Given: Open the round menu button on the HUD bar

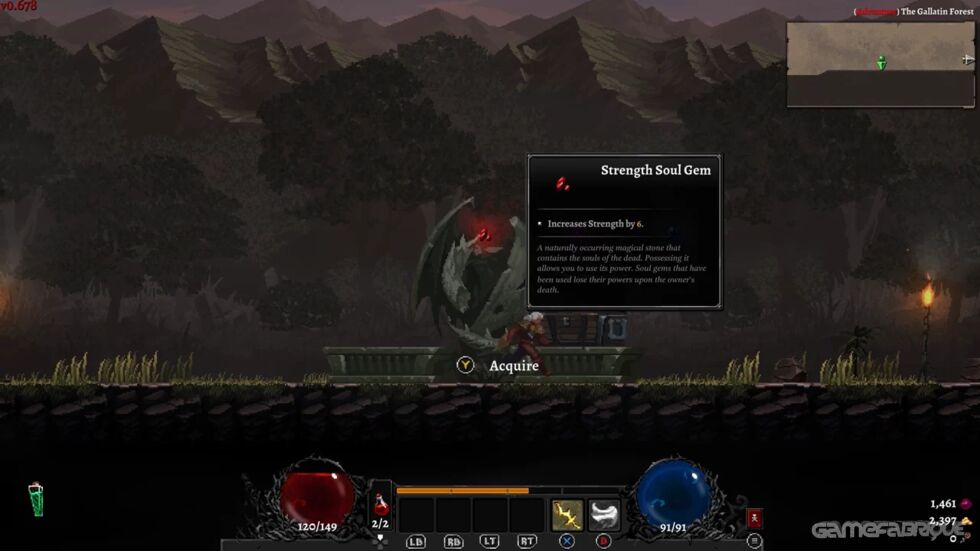Looking at the screenshot, I should click(x=753, y=541).
